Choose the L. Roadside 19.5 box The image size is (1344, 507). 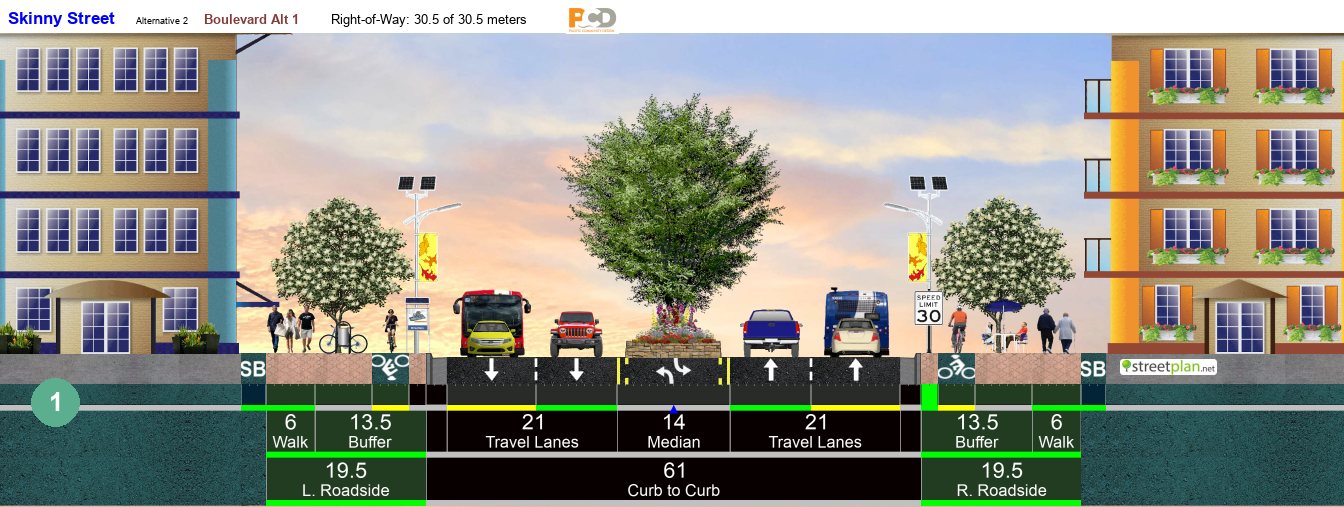[x=345, y=480]
